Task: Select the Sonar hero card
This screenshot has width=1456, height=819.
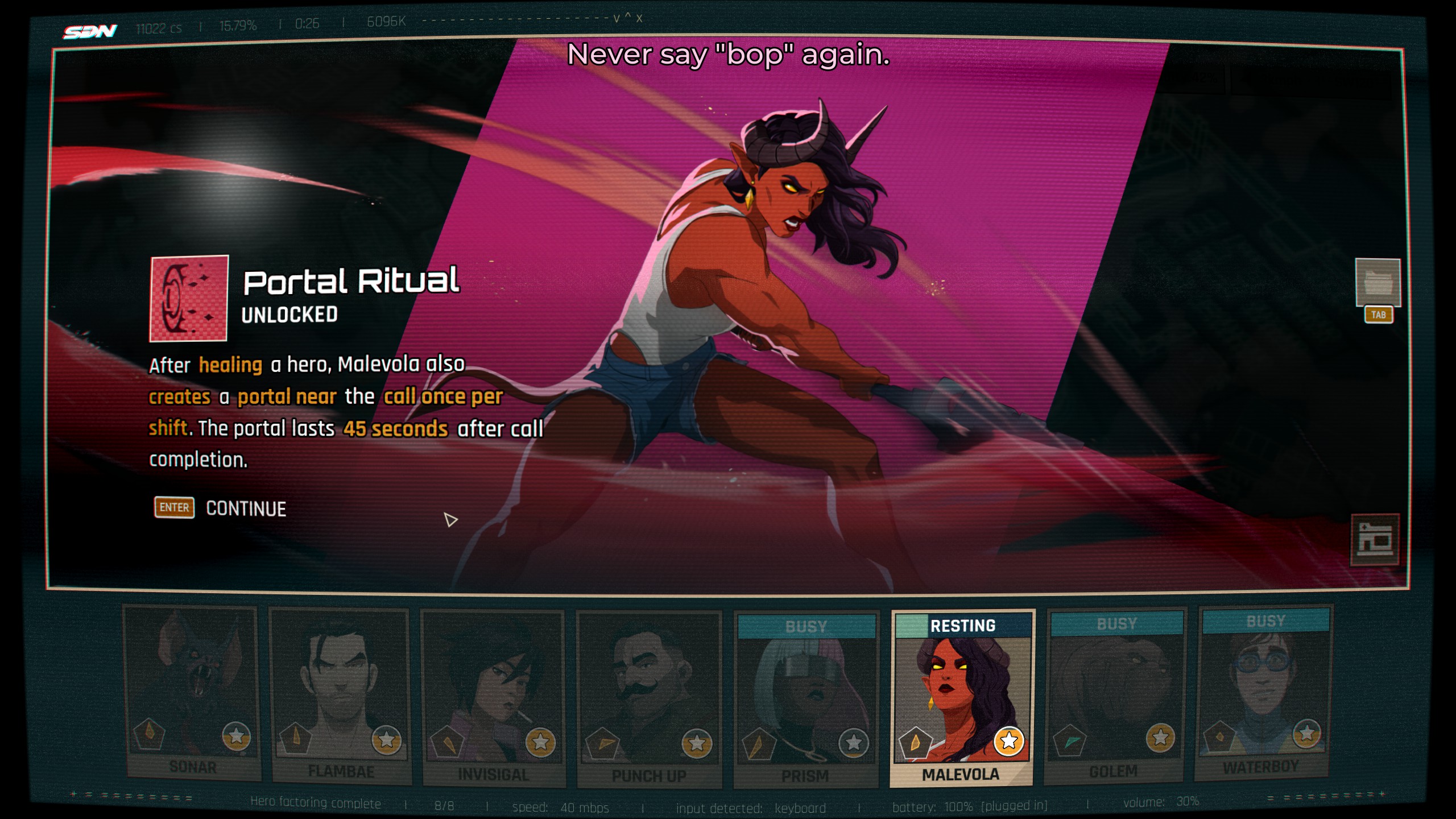Action: click(x=192, y=693)
